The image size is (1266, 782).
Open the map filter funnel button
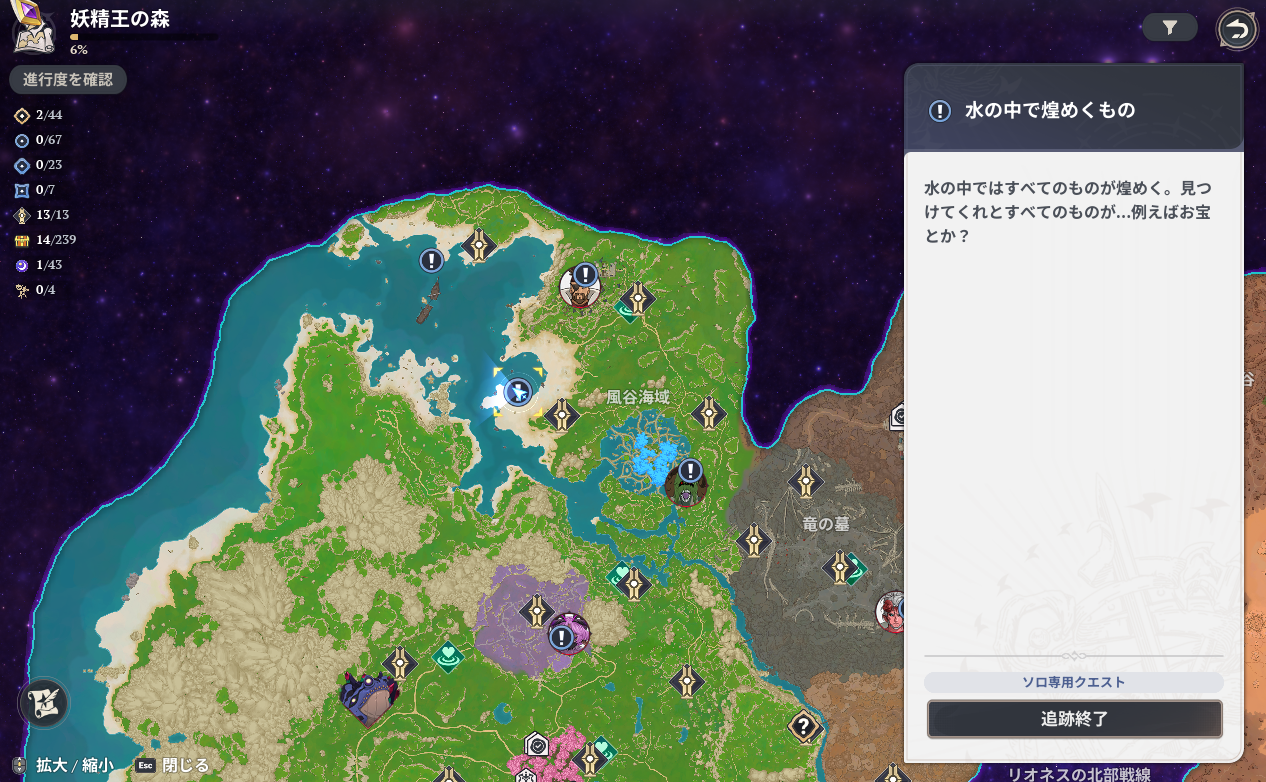click(x=1169, y=28)
